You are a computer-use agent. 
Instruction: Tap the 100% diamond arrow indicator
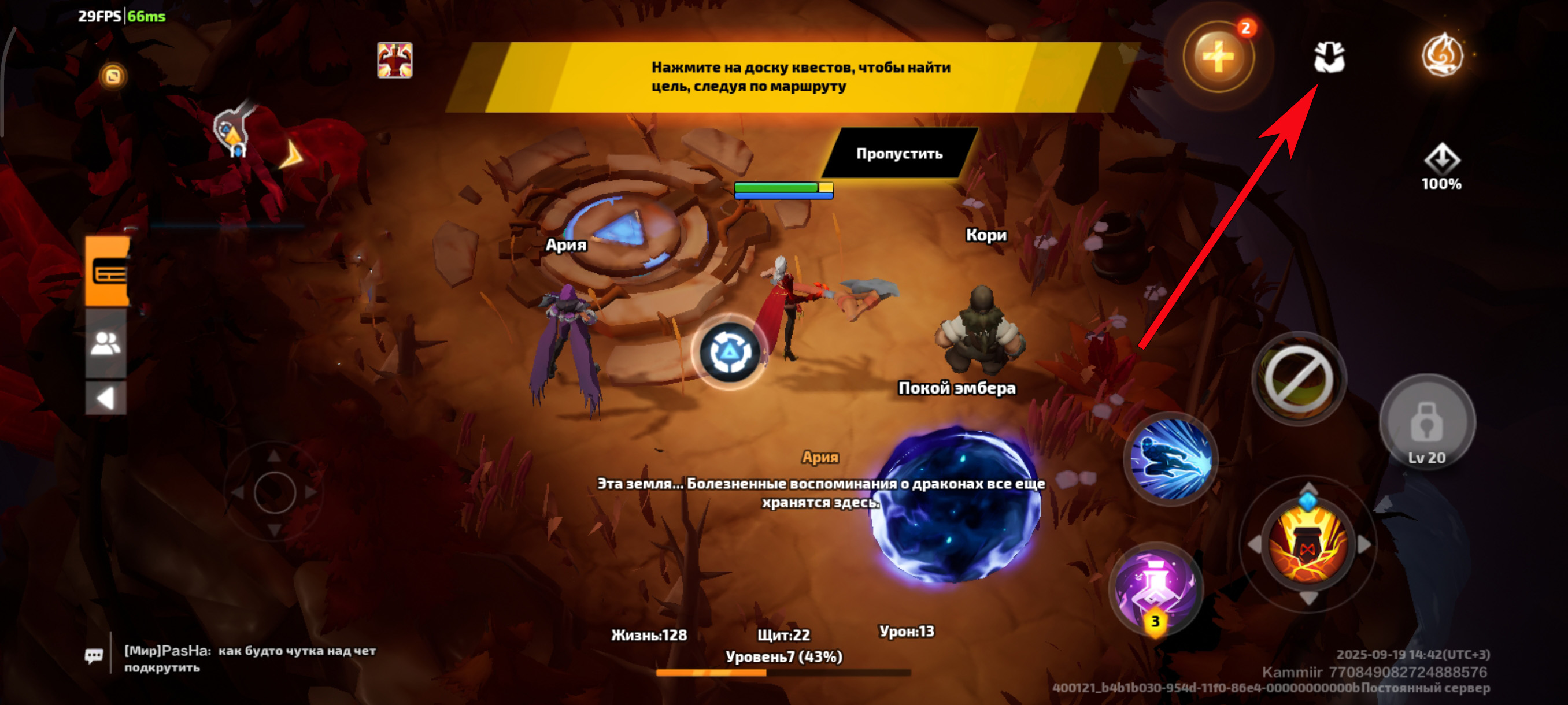coord(1441,166)
